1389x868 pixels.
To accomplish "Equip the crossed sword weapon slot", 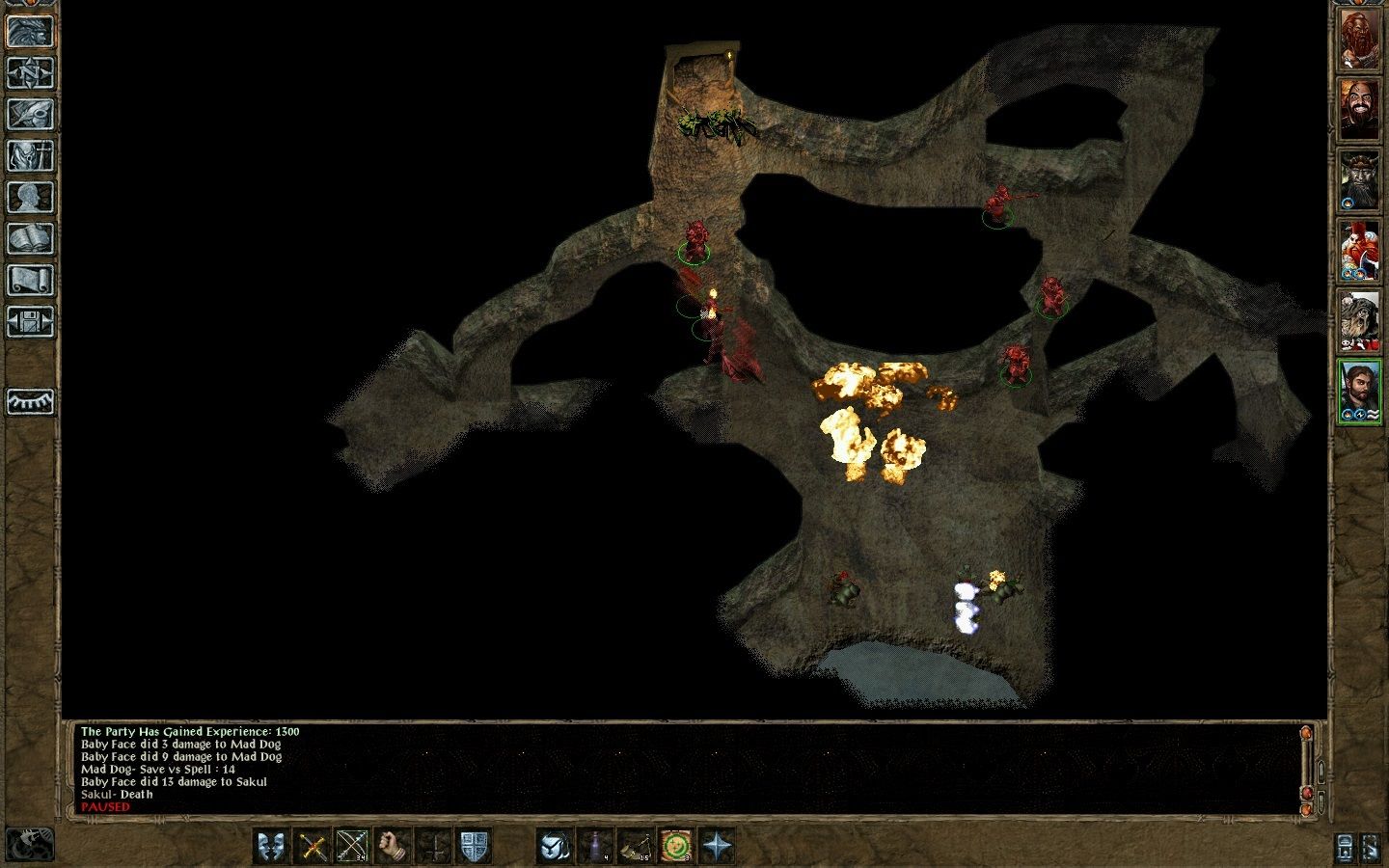I will click(313, 846).
